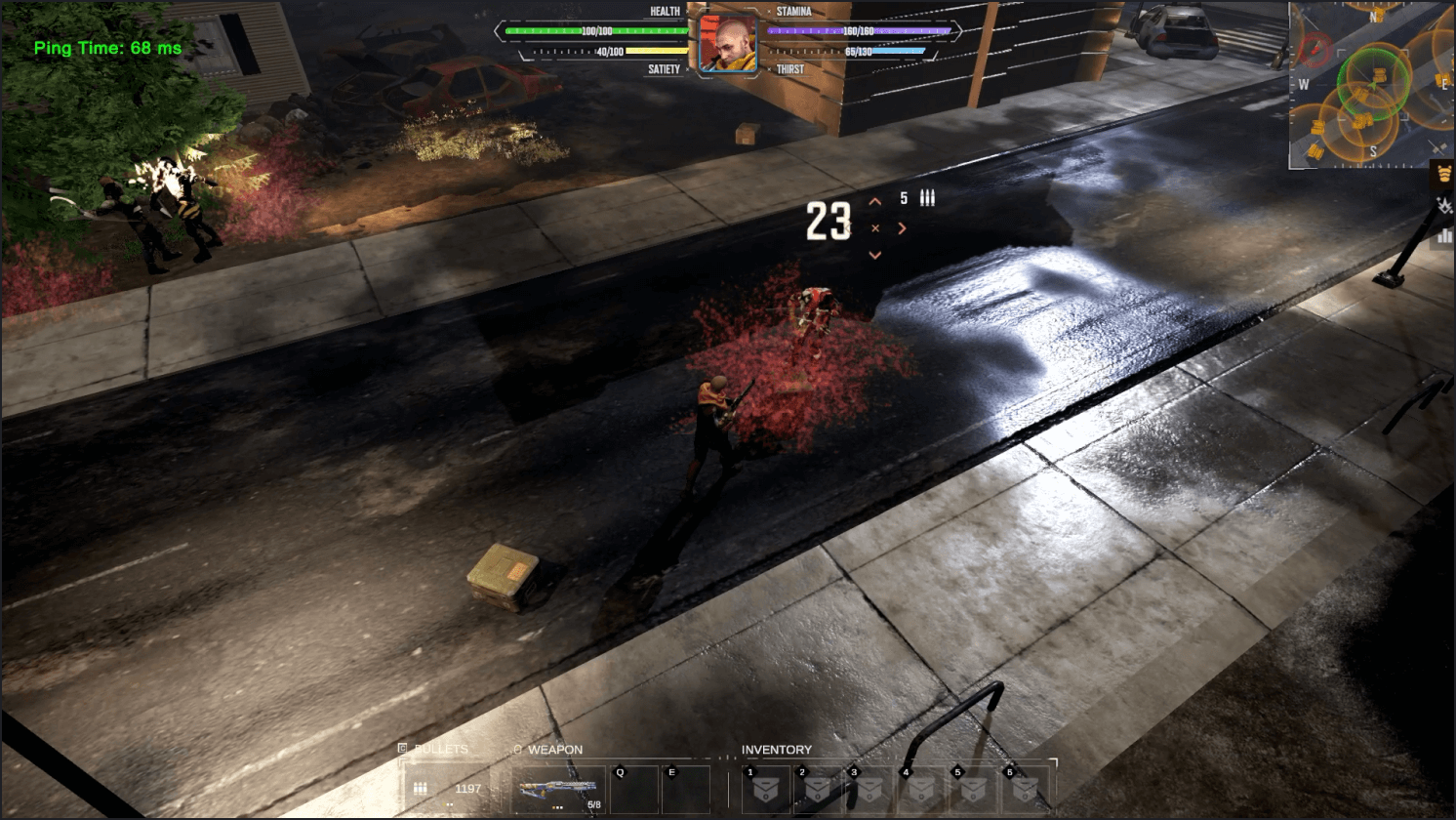The image size is (1456, 820).
Task: Click the minimap in the top right corner
Action: coord(1371,83)
